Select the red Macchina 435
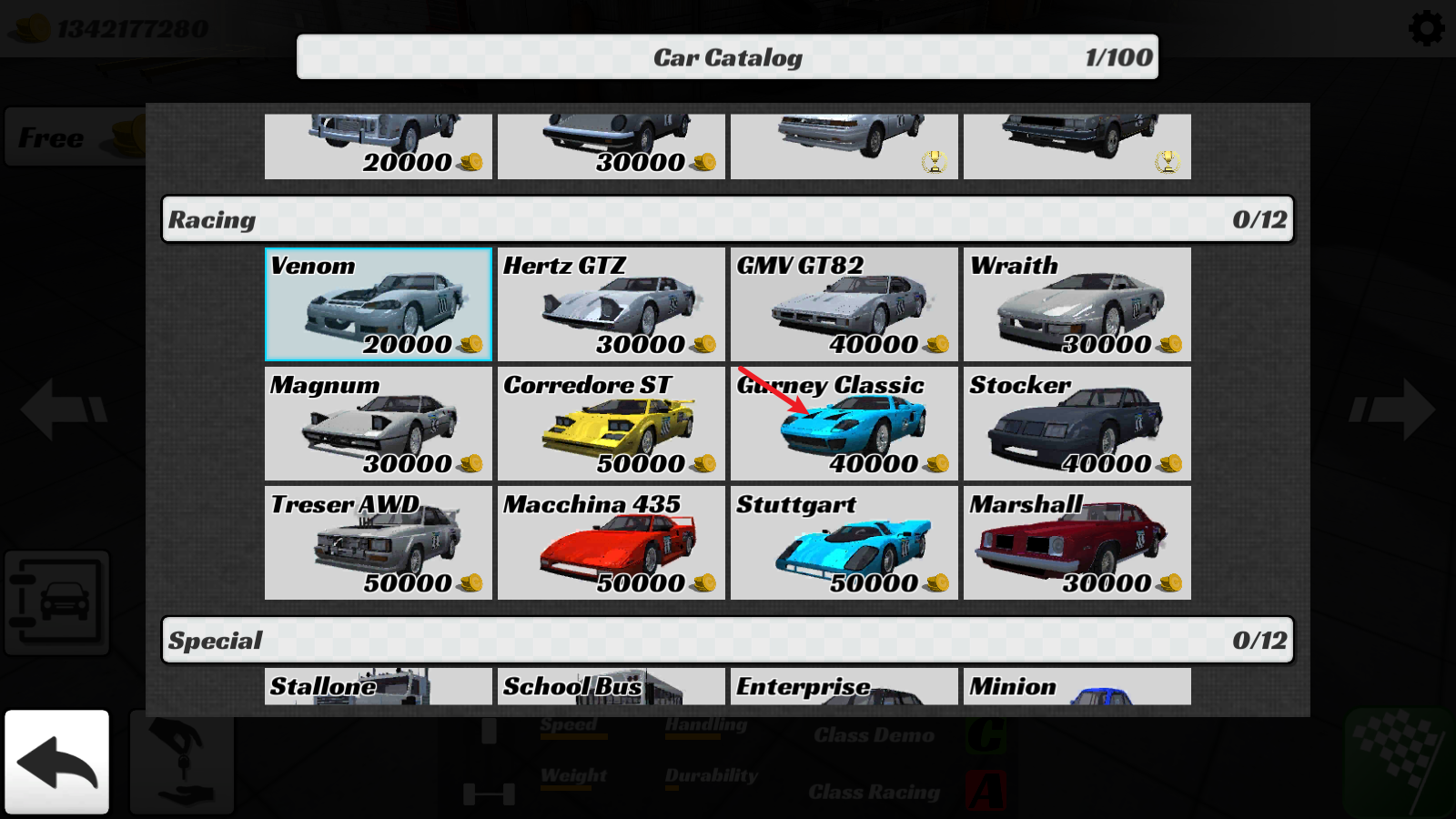 pyautogui.click(x=612, y=543)
